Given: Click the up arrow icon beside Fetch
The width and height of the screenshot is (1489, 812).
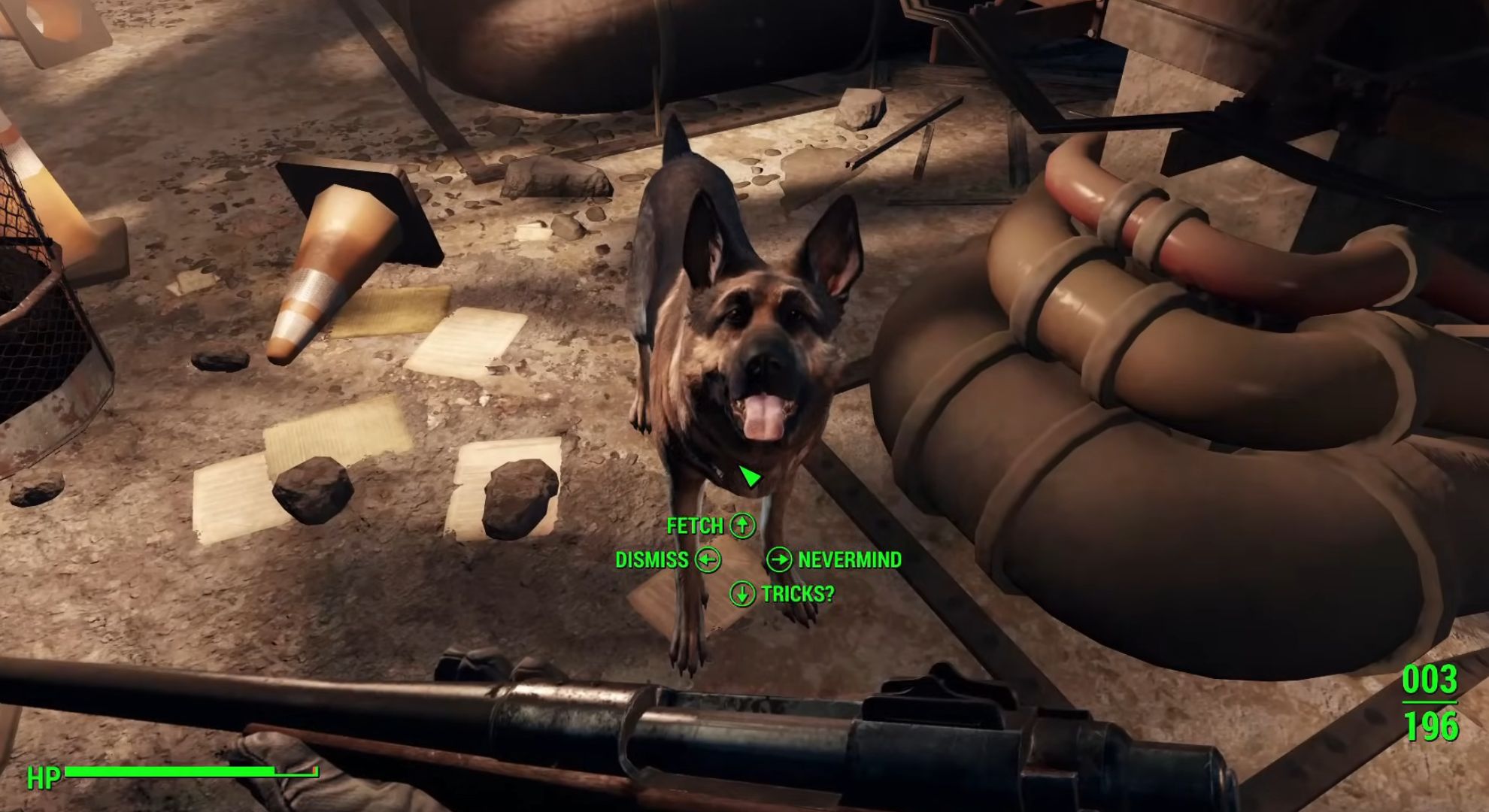Looking at the screenshot, I should coord(741,526).
